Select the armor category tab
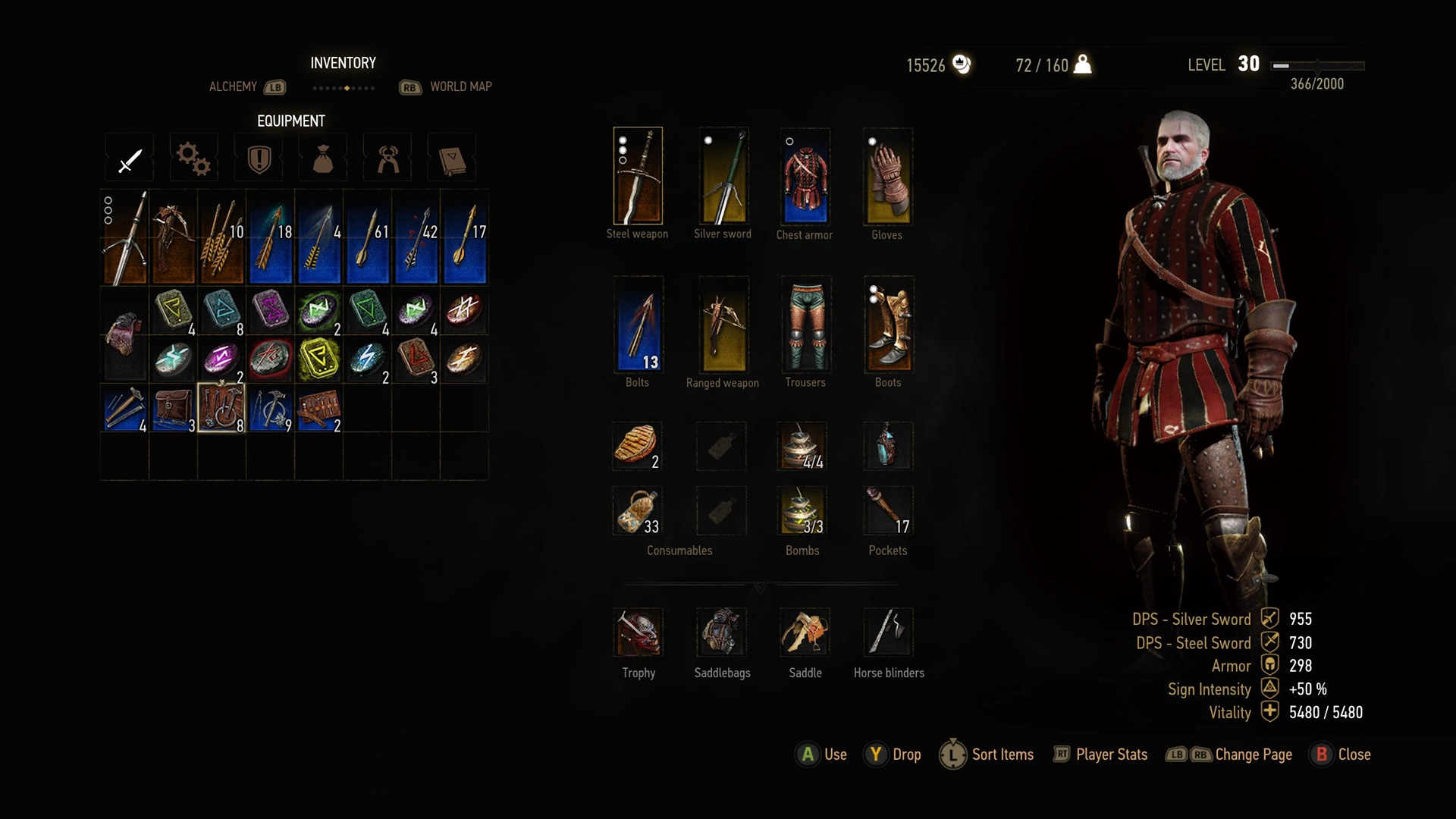 pyautogui.click(x=258, y=158)
